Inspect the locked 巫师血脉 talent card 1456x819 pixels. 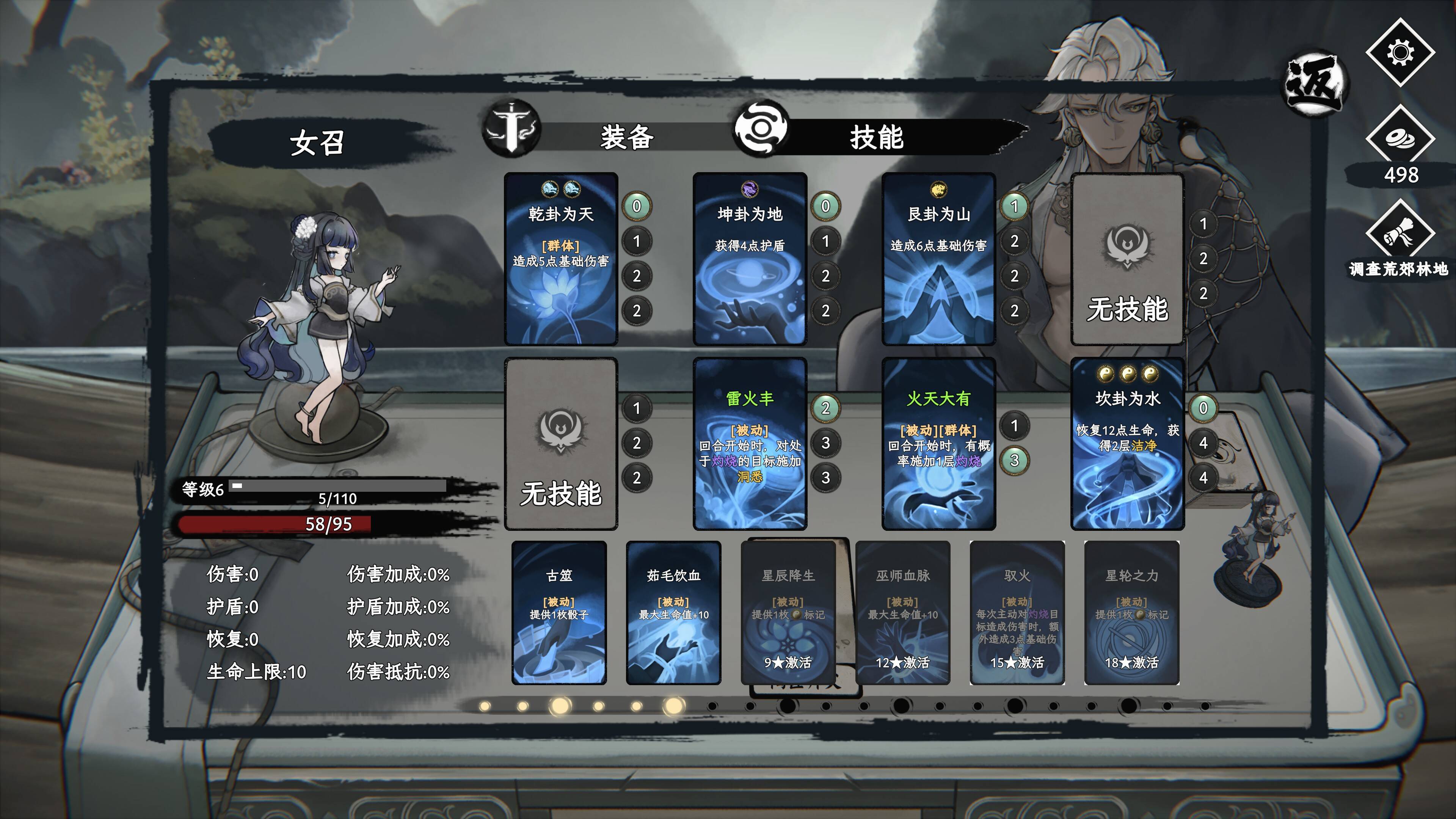click(903, 613)
